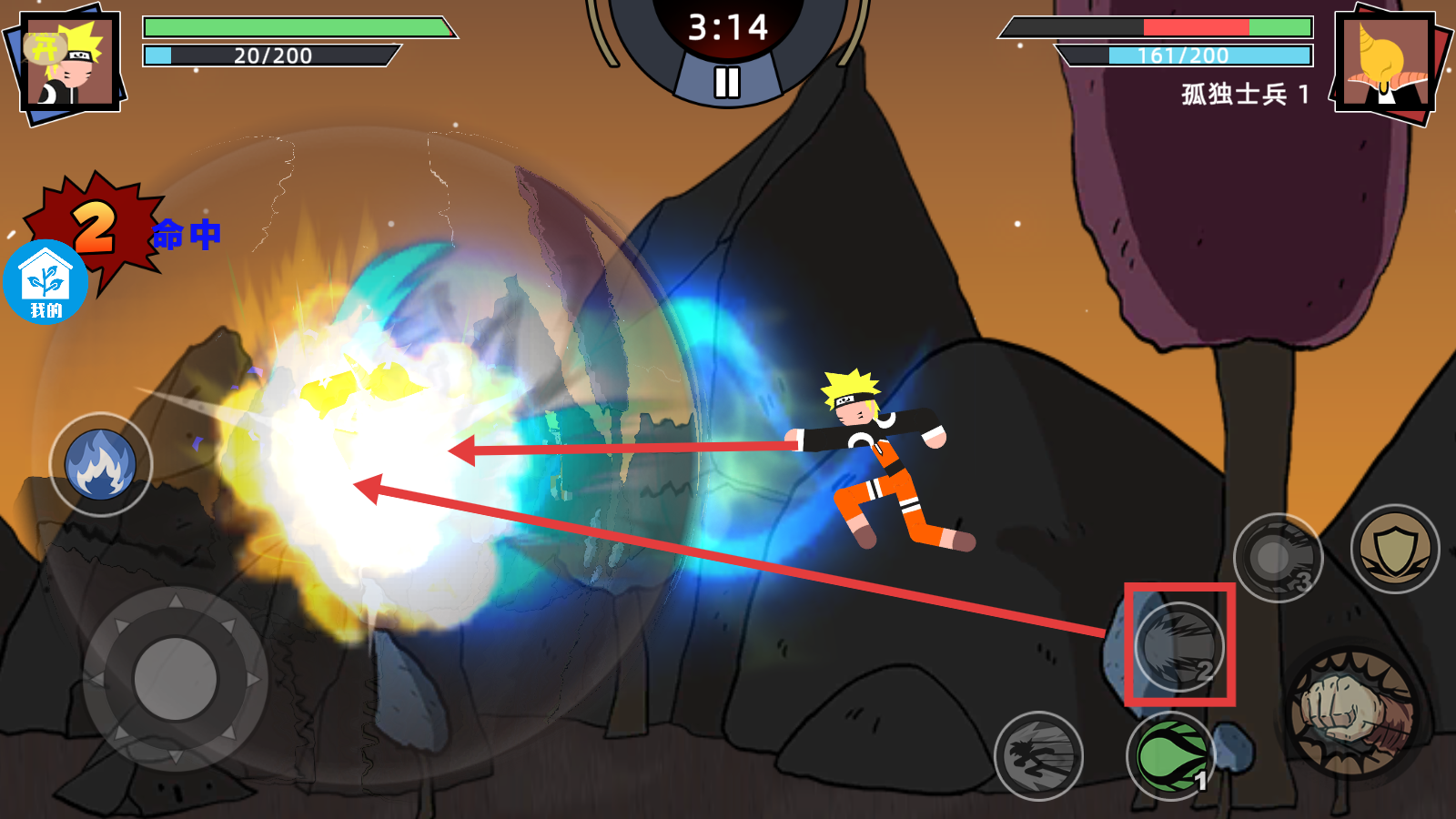Activate the green energy ball skill 1
The image size is (1456, 819).
pos(1171,755)
